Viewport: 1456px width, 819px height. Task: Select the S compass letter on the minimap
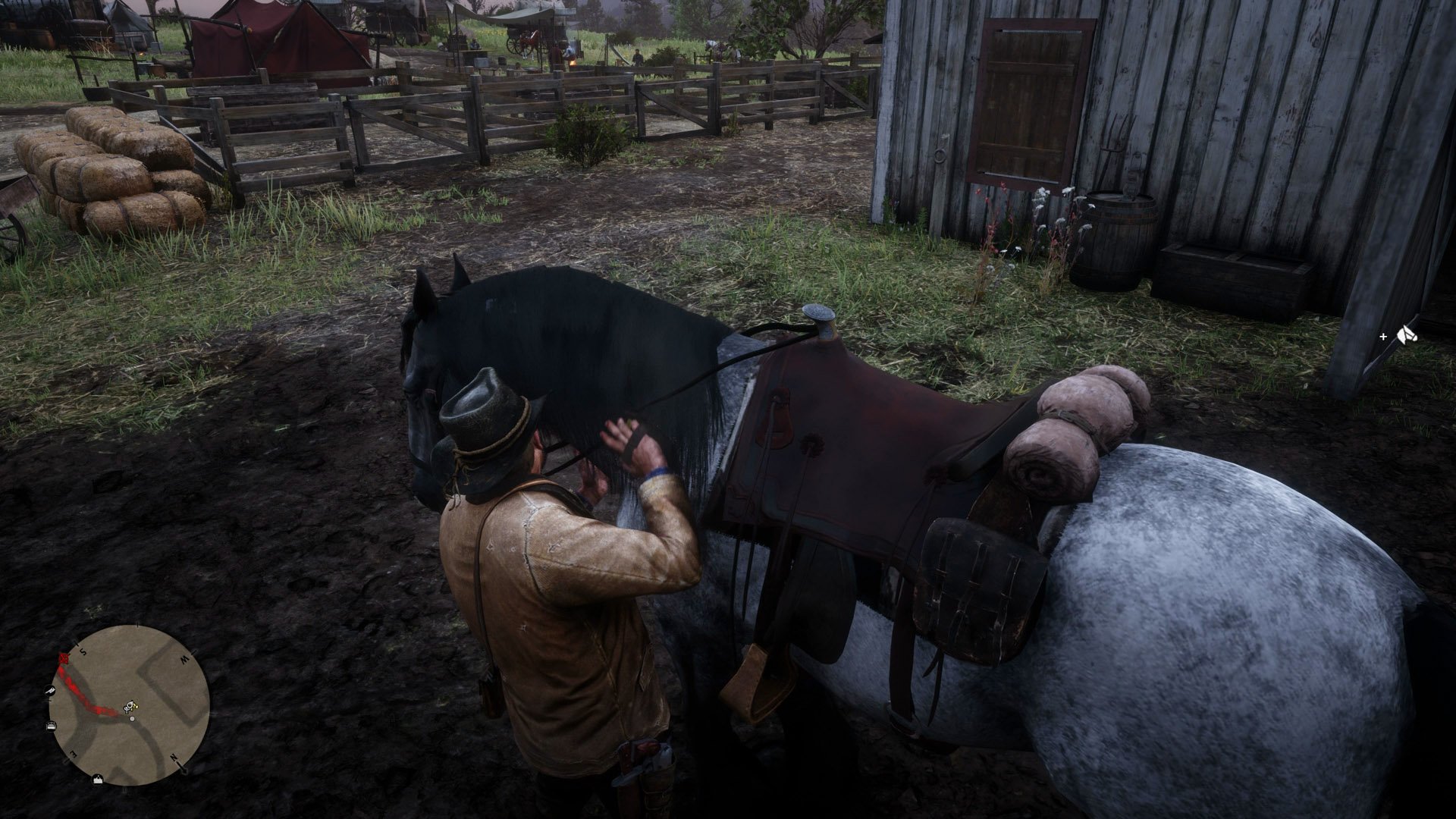click(x=83, y=651)
